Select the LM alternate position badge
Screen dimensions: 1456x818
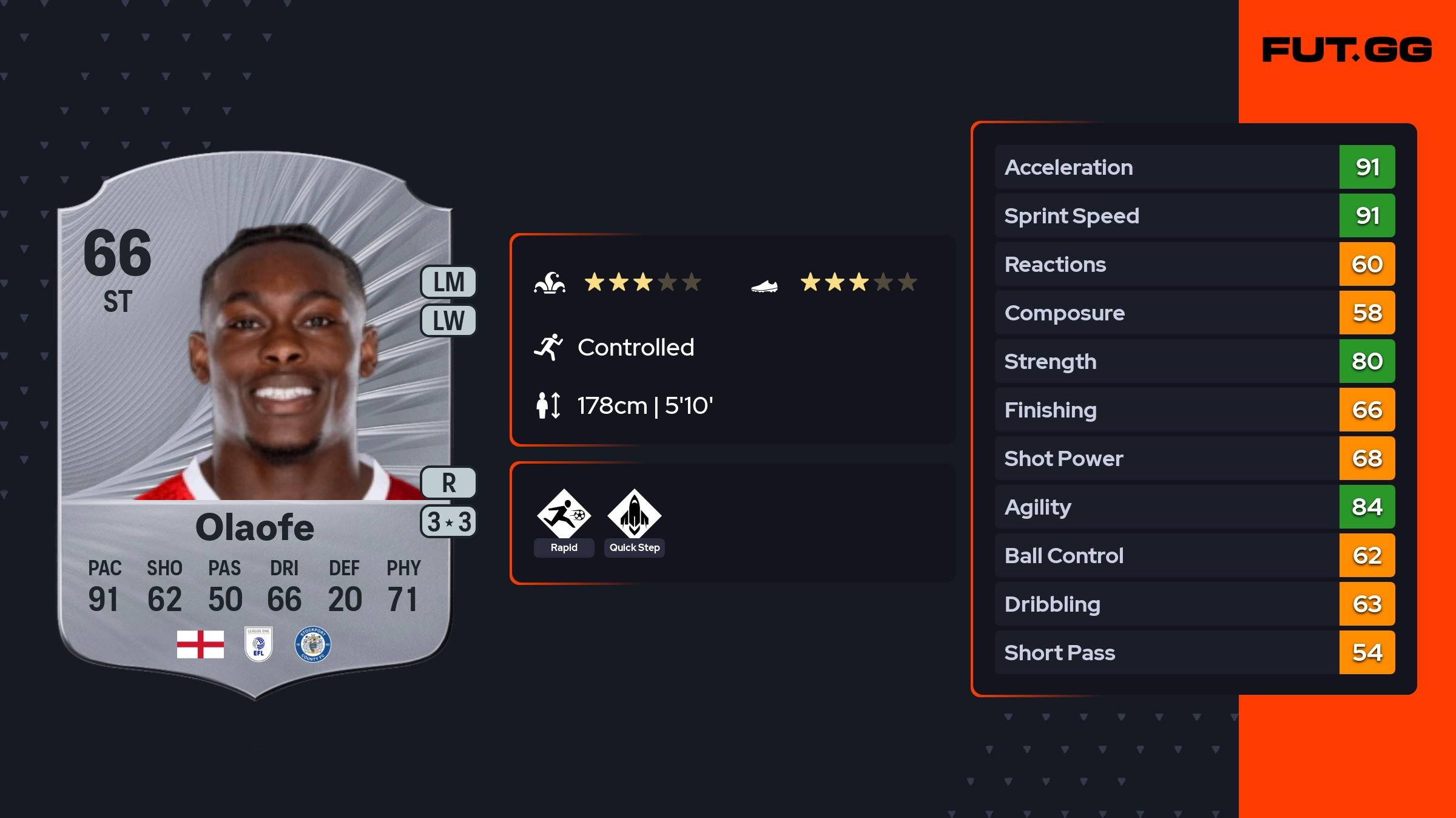click(448, 282)
